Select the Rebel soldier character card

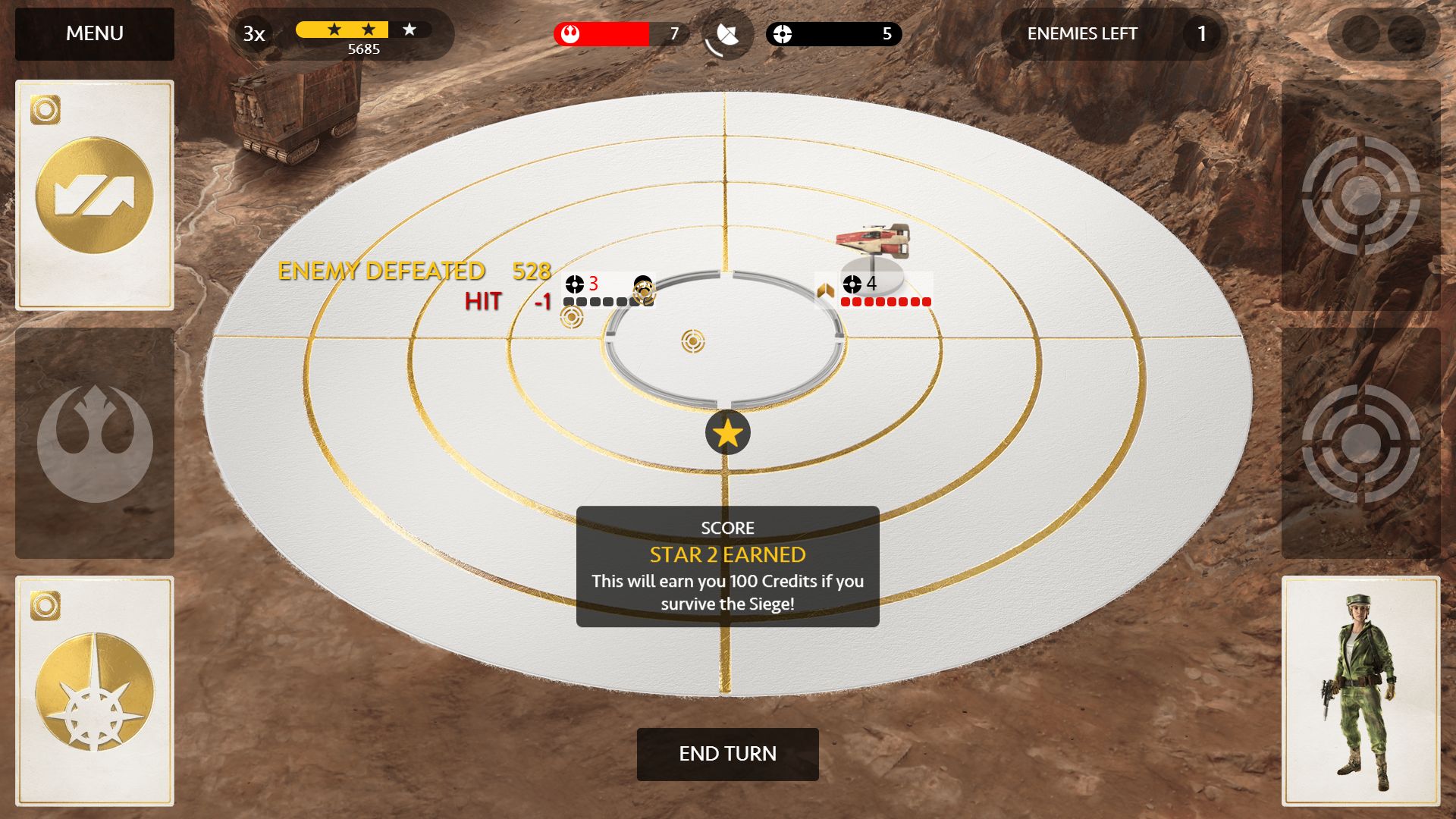pos(1360,691)
